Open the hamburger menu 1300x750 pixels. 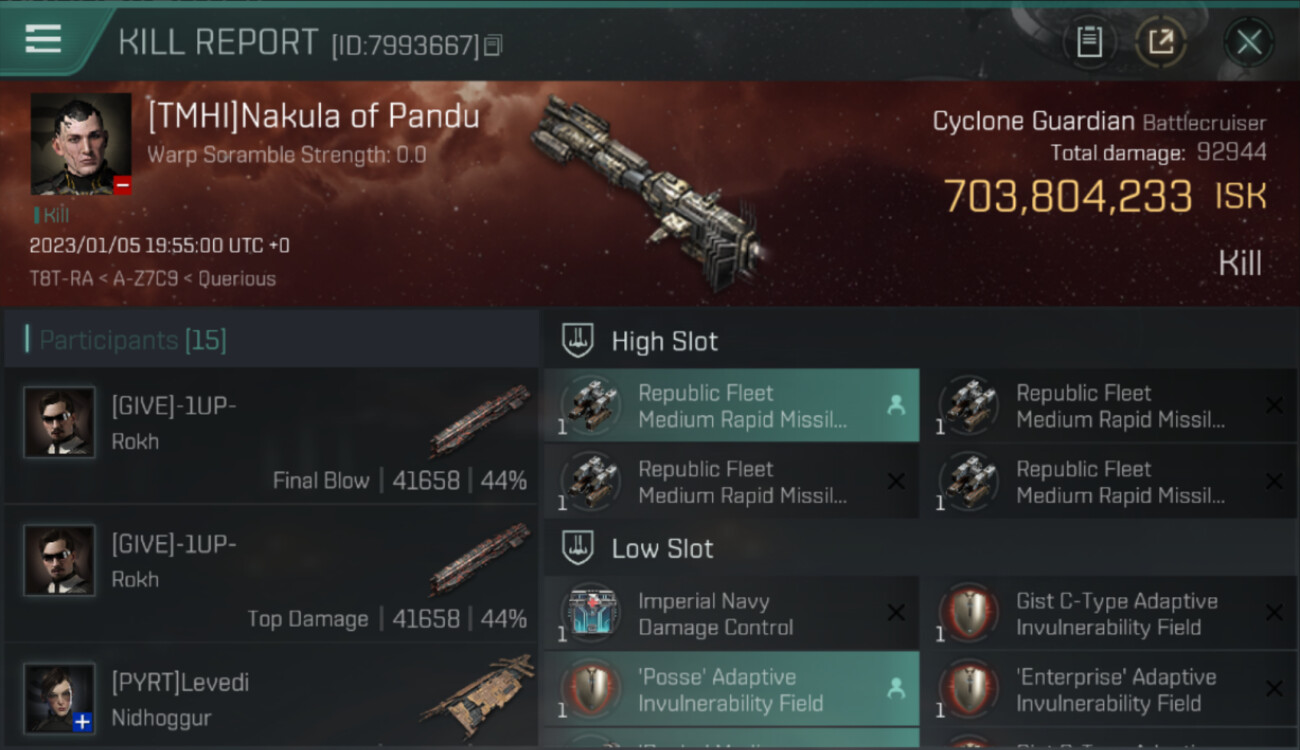pos(44,39)
